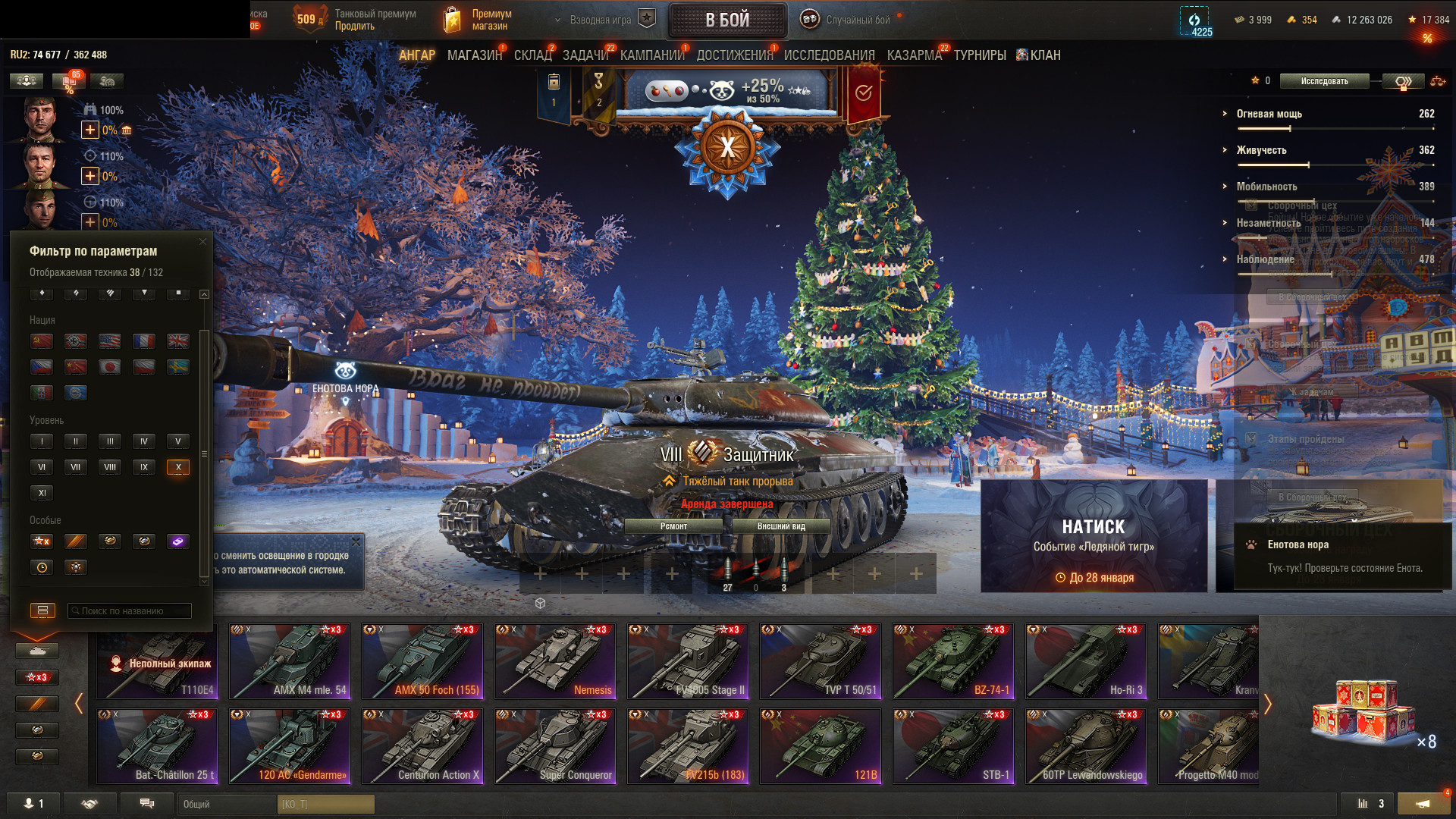Click the Исследовать research button
This screenshot has width=1456, height=819.
(1324, 81)
